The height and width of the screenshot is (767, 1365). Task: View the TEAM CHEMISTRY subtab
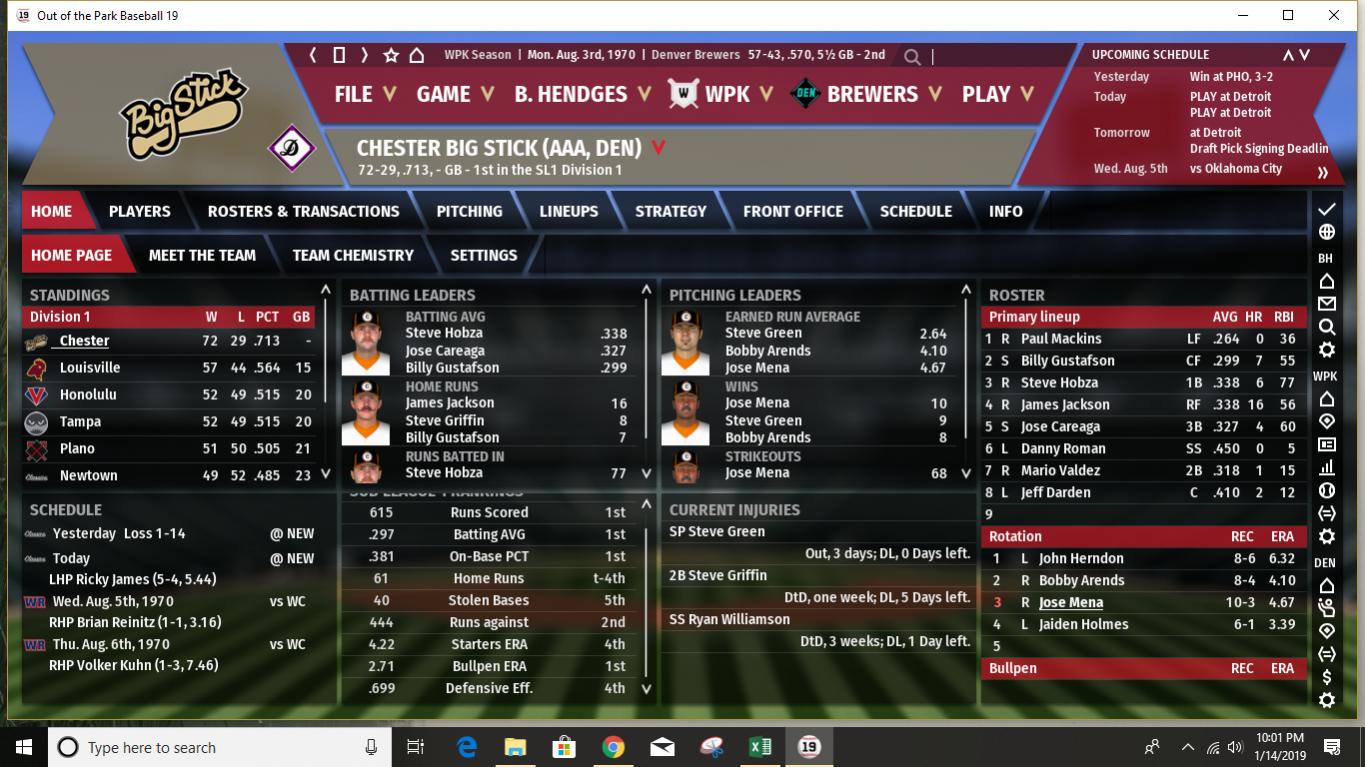point(352,255)
